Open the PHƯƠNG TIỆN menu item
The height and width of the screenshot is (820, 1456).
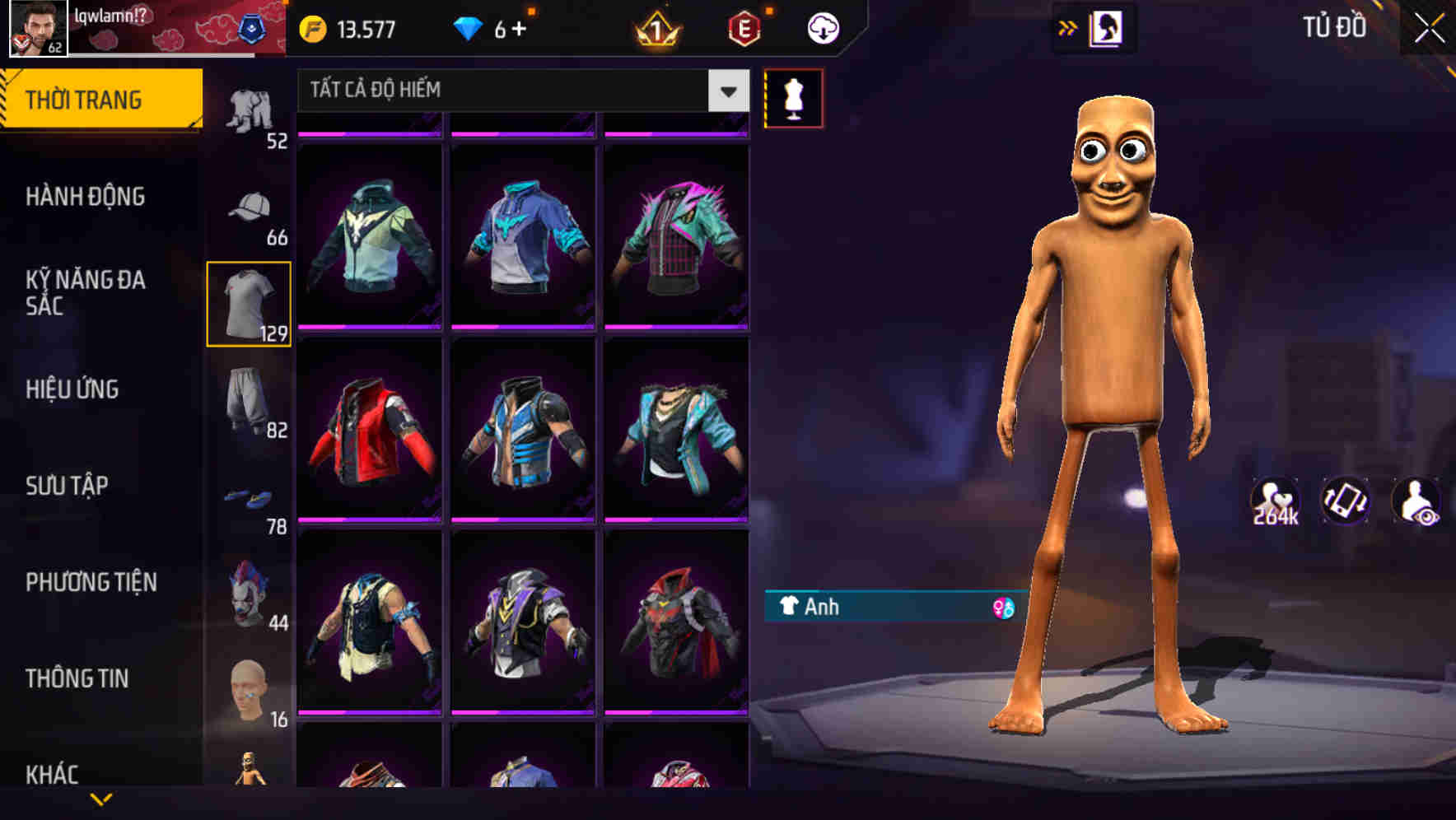click(91, 581)
